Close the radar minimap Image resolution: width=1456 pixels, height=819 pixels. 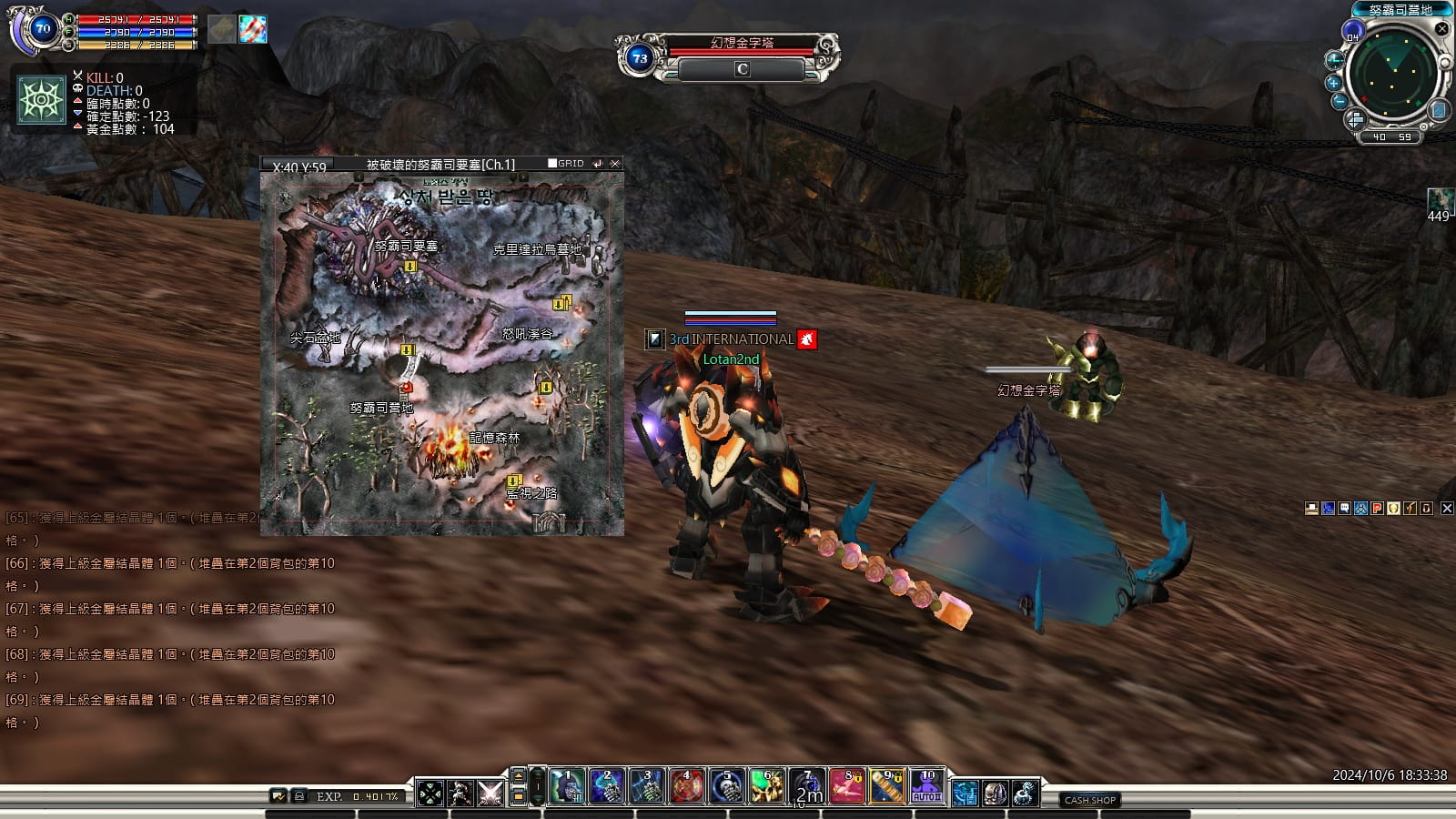[x=1441, y=29]
